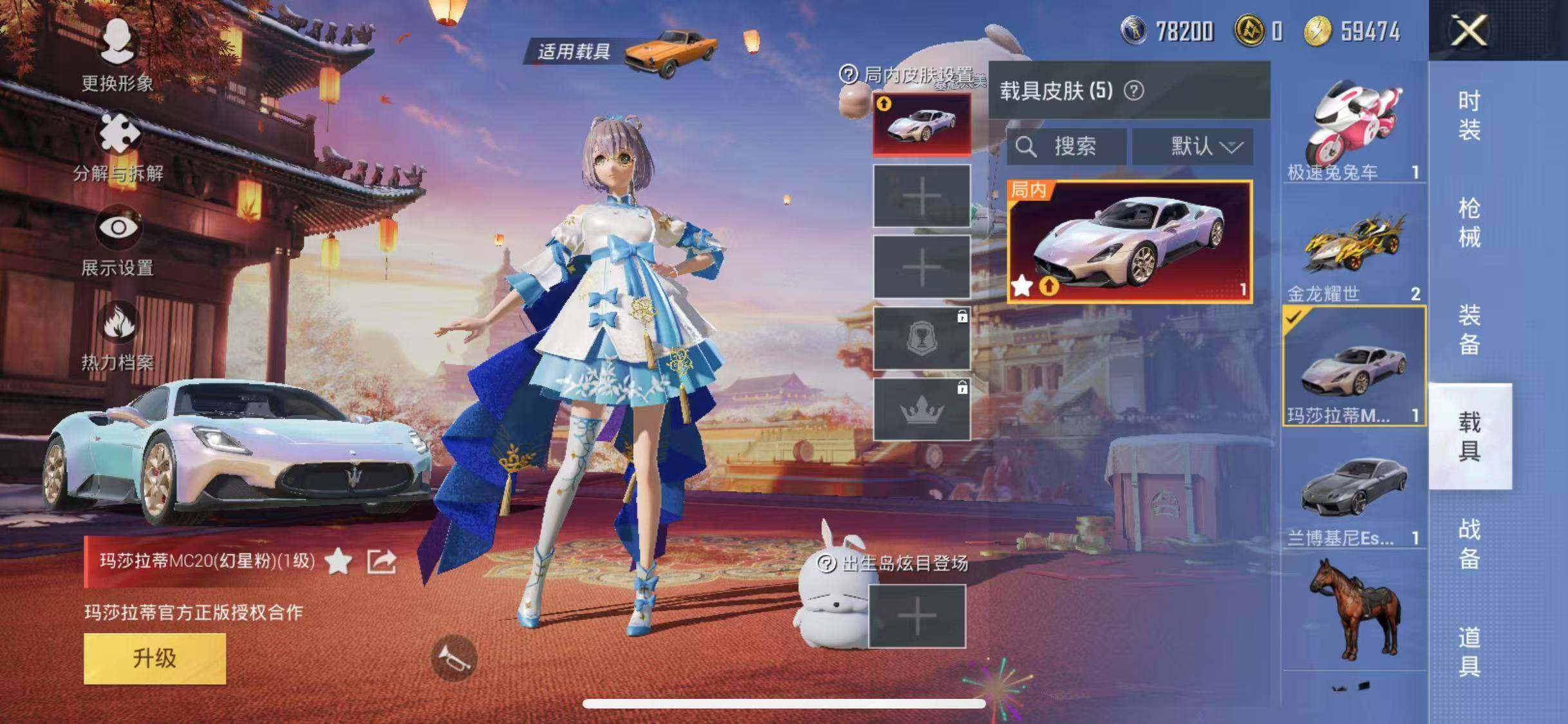
Task: Select the 局内 Maserati skin card
Action: 1130,241
